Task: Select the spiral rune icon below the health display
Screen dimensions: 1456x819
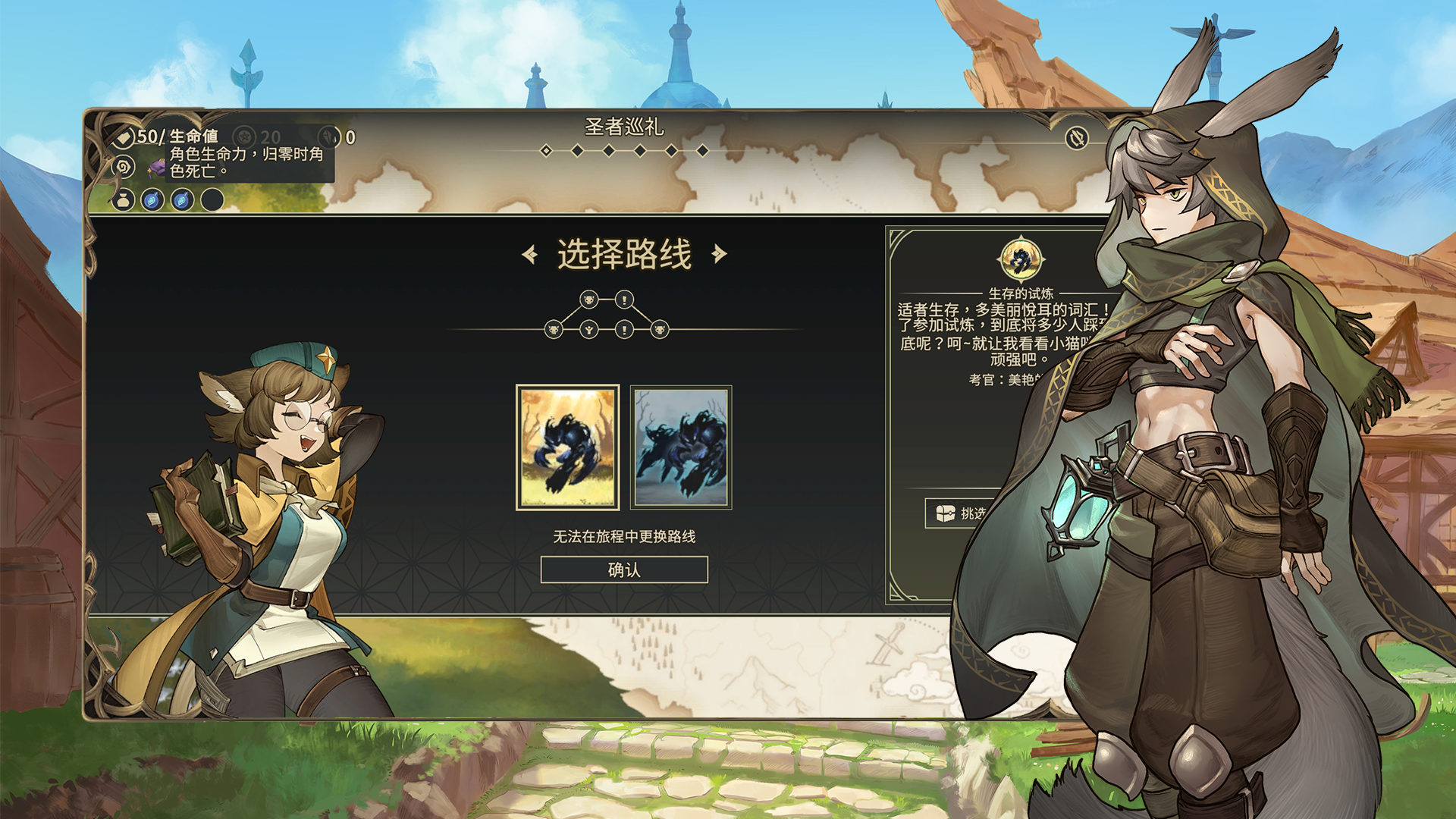Action: coord(123,168)
